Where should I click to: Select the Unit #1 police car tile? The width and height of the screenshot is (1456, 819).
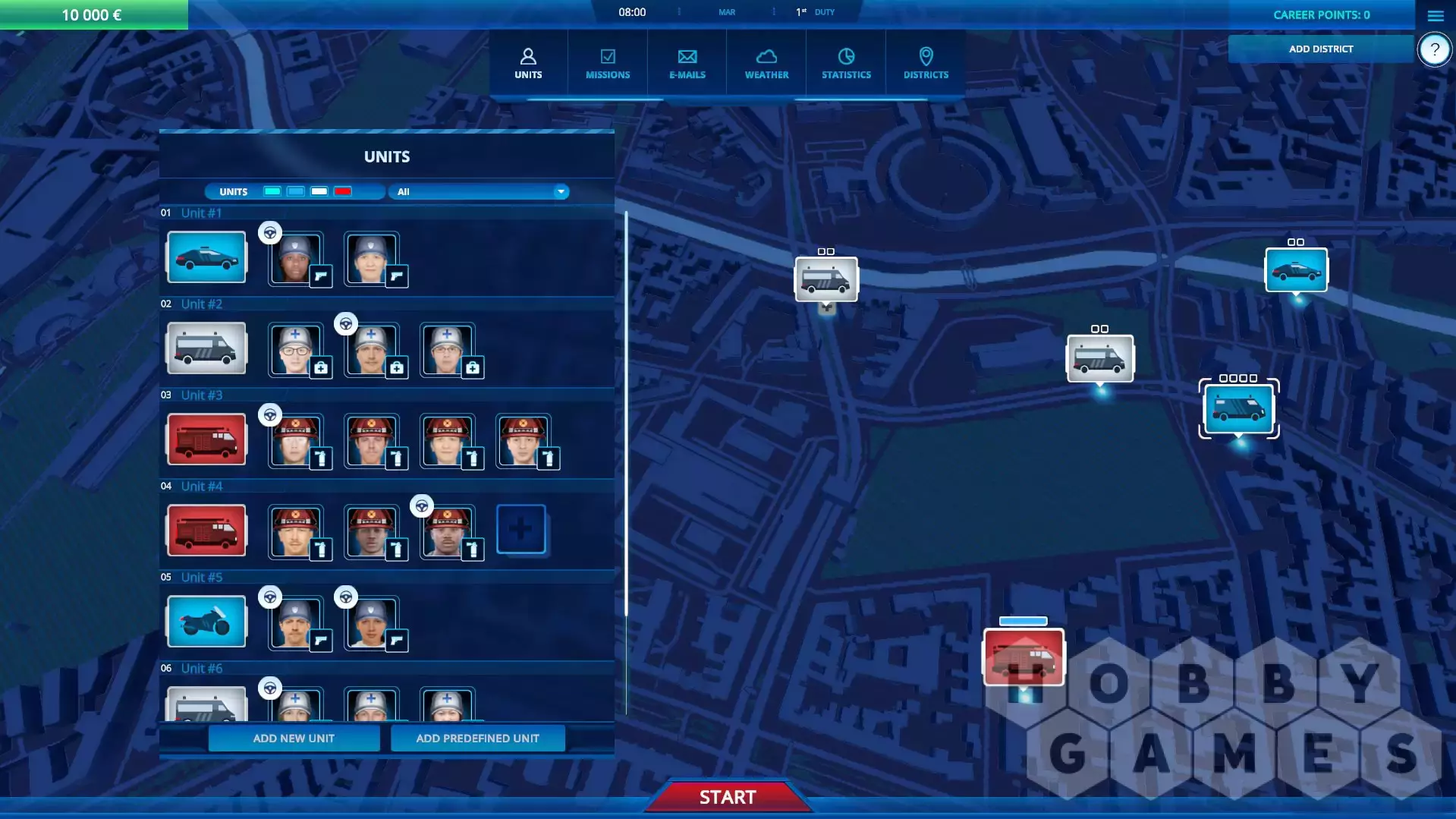click(206, 257)
